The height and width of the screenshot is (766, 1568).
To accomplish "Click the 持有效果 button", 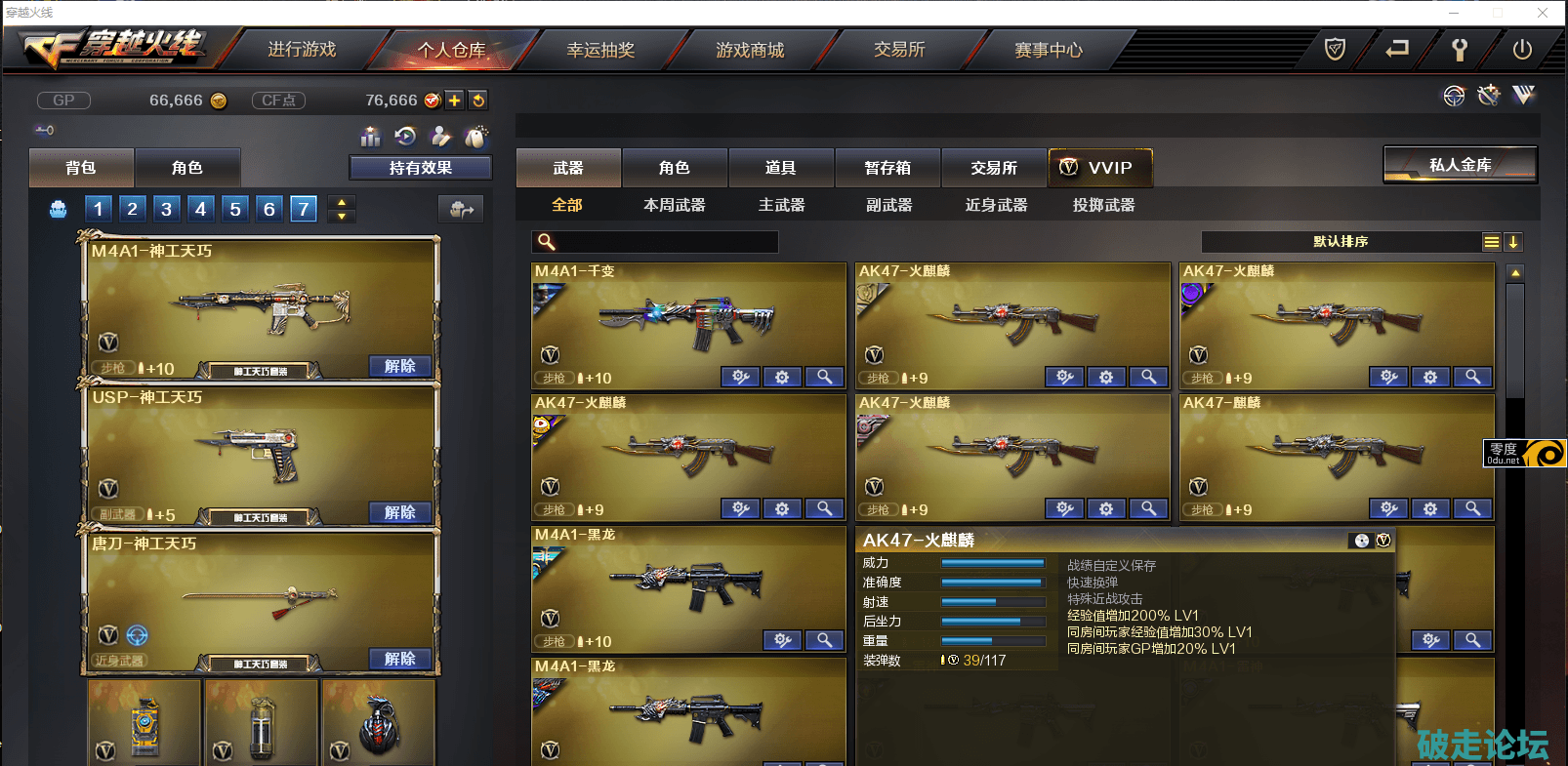I will click(420, 168).
